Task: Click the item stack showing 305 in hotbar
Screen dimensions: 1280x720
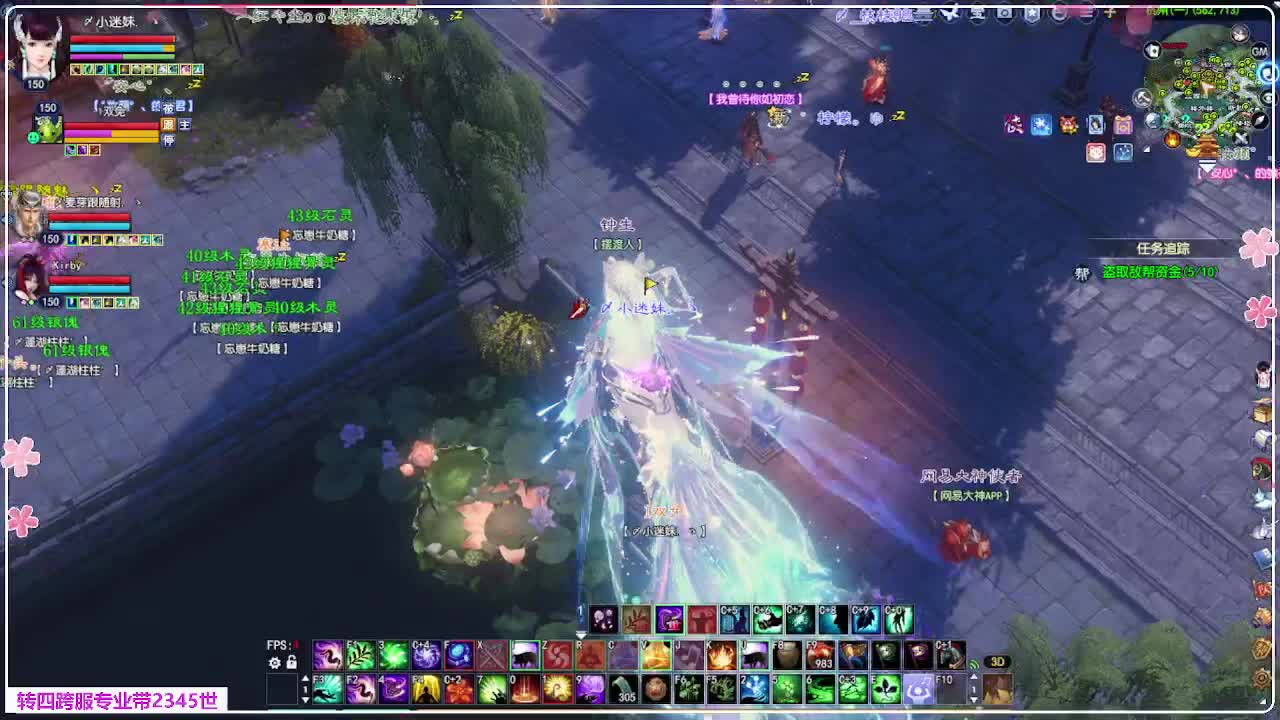Action: click(623, 690)
